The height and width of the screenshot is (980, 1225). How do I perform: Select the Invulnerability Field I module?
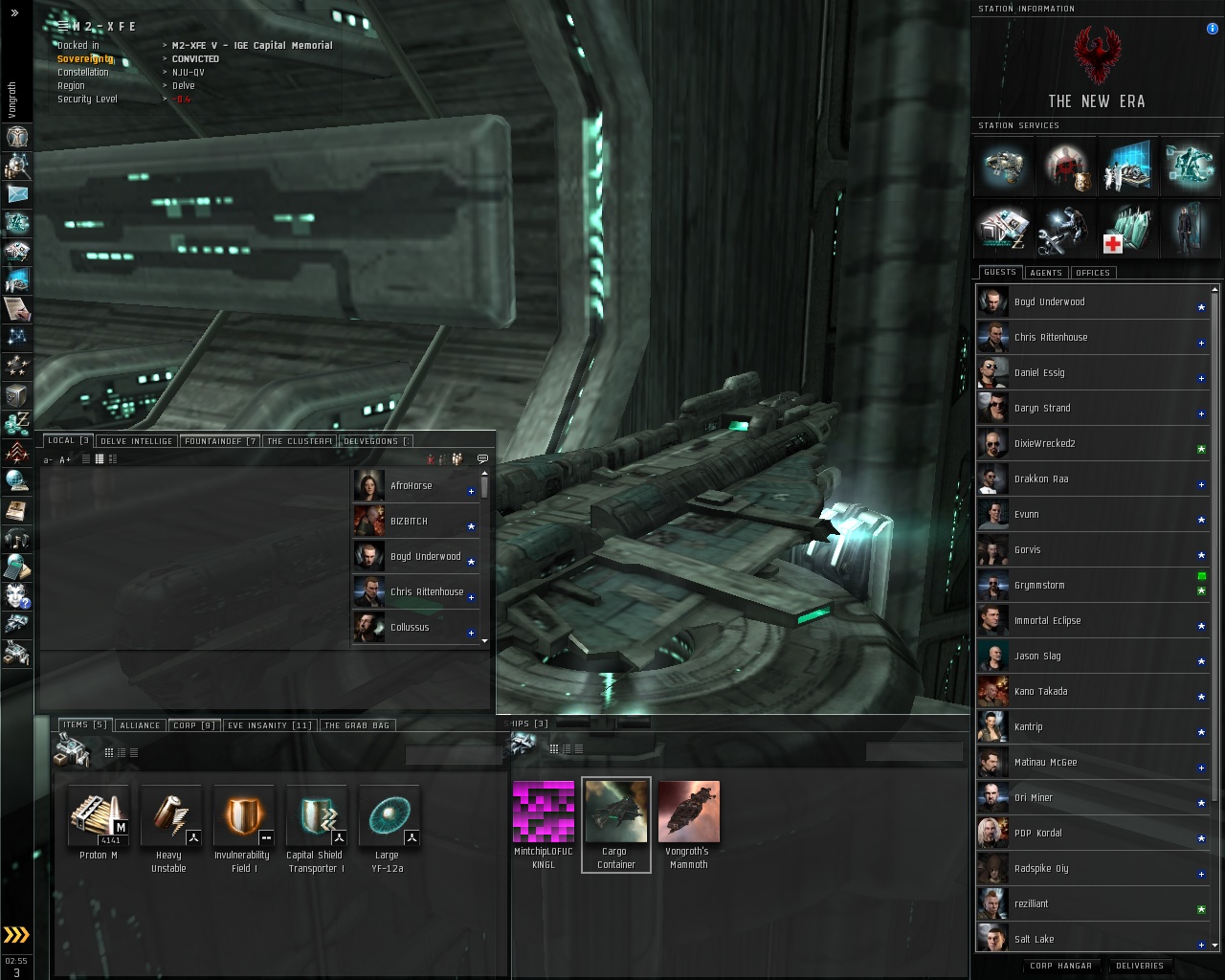[243, 816]
